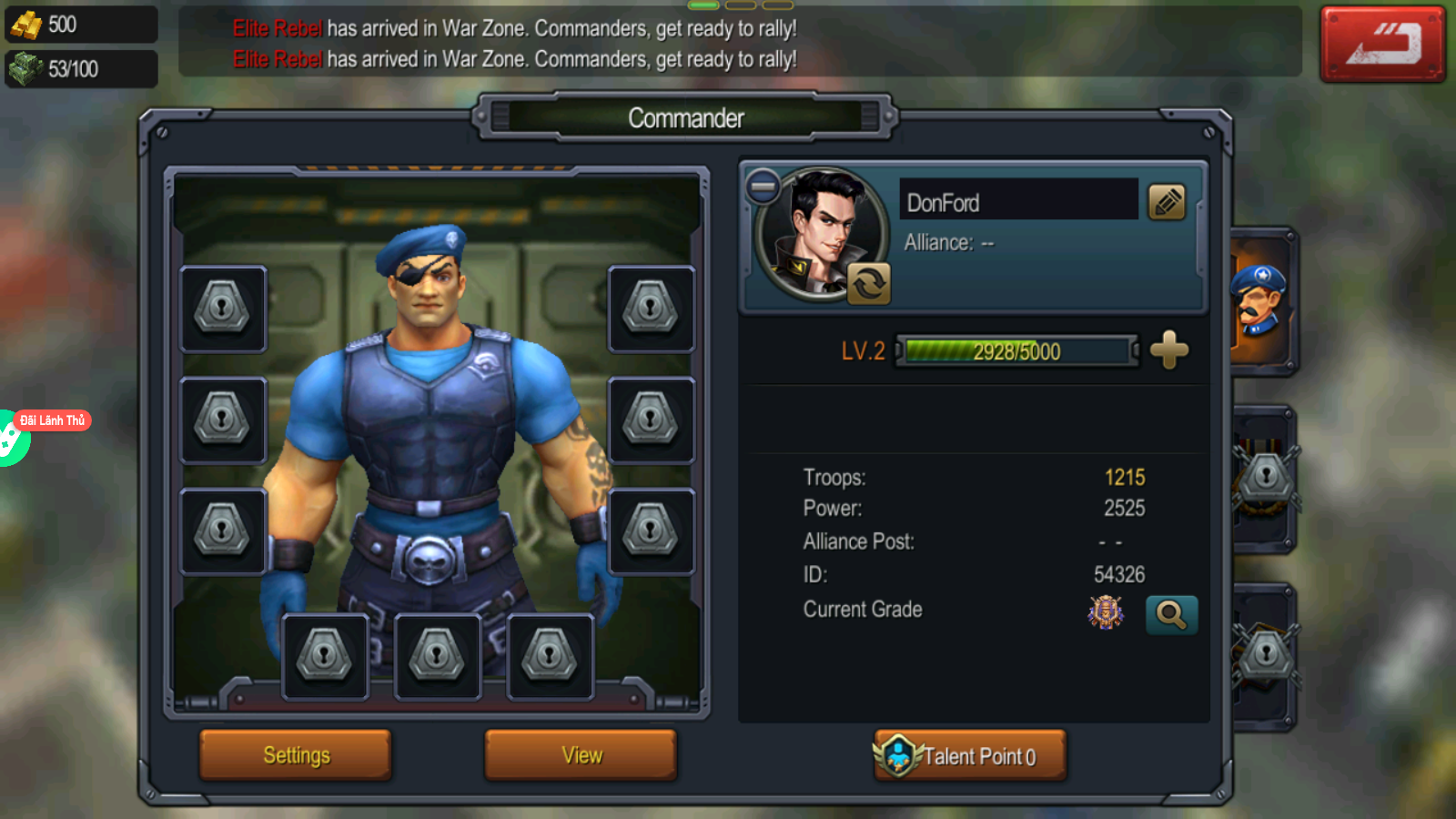Click the DonFord name field
This screenshot has height=819, width=1456.
[1017, 200]
